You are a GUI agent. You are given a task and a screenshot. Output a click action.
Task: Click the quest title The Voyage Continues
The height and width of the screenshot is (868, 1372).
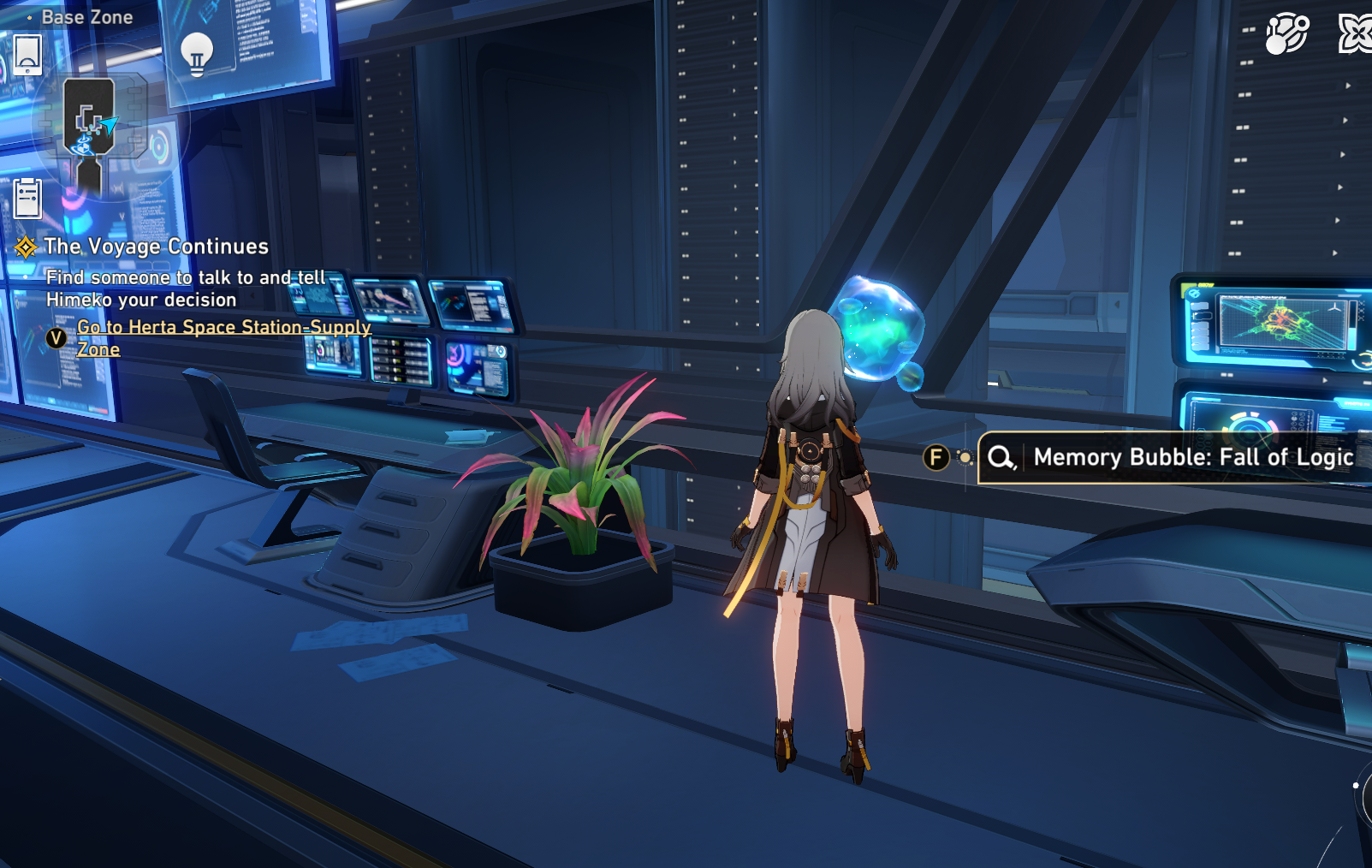tap(157, 247)
